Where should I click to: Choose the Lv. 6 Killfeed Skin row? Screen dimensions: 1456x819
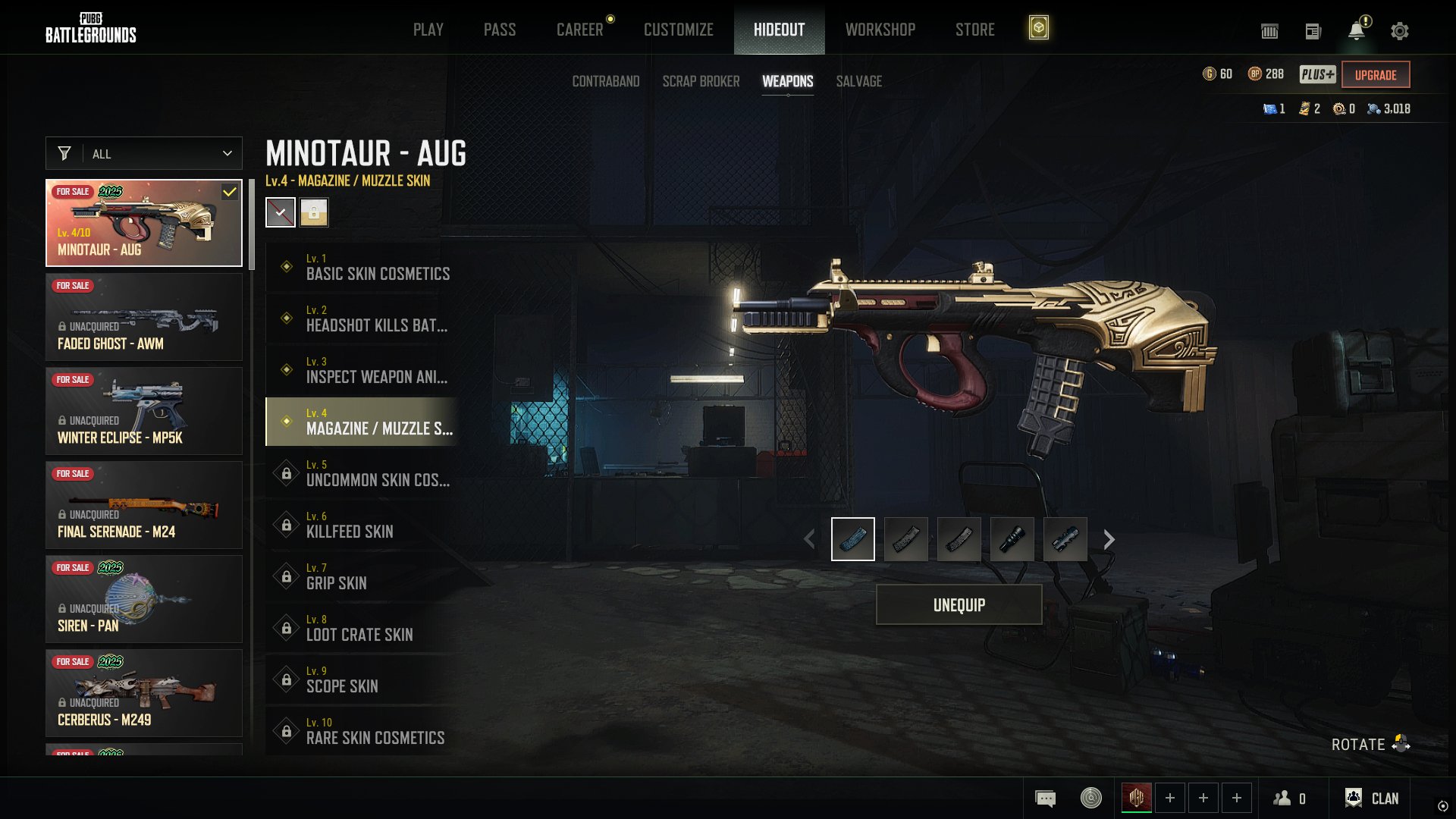click(362, 525)
